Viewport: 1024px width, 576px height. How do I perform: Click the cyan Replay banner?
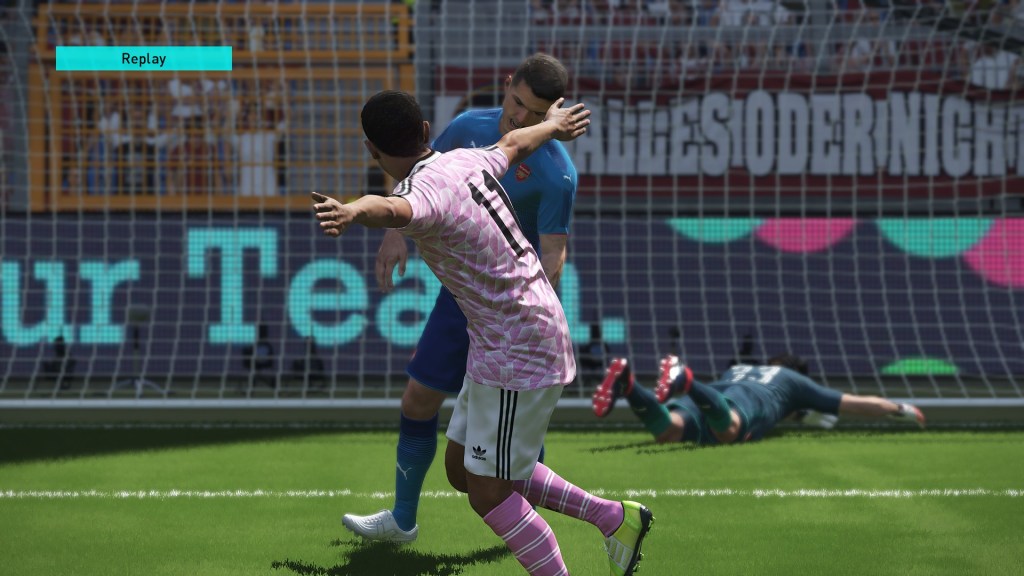click(x=144, y=58)
